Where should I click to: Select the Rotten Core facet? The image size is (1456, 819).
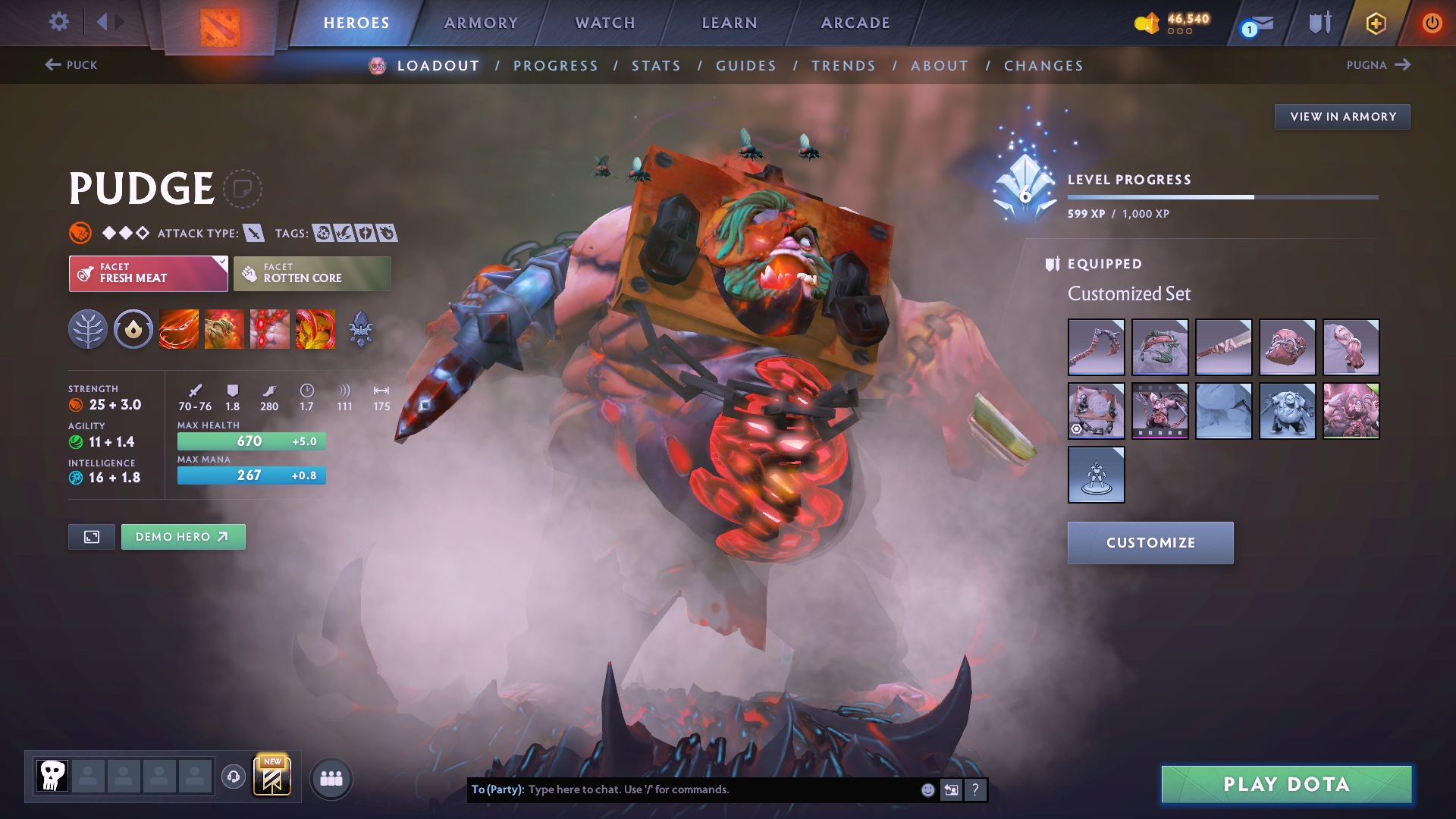tap(312, 273)
